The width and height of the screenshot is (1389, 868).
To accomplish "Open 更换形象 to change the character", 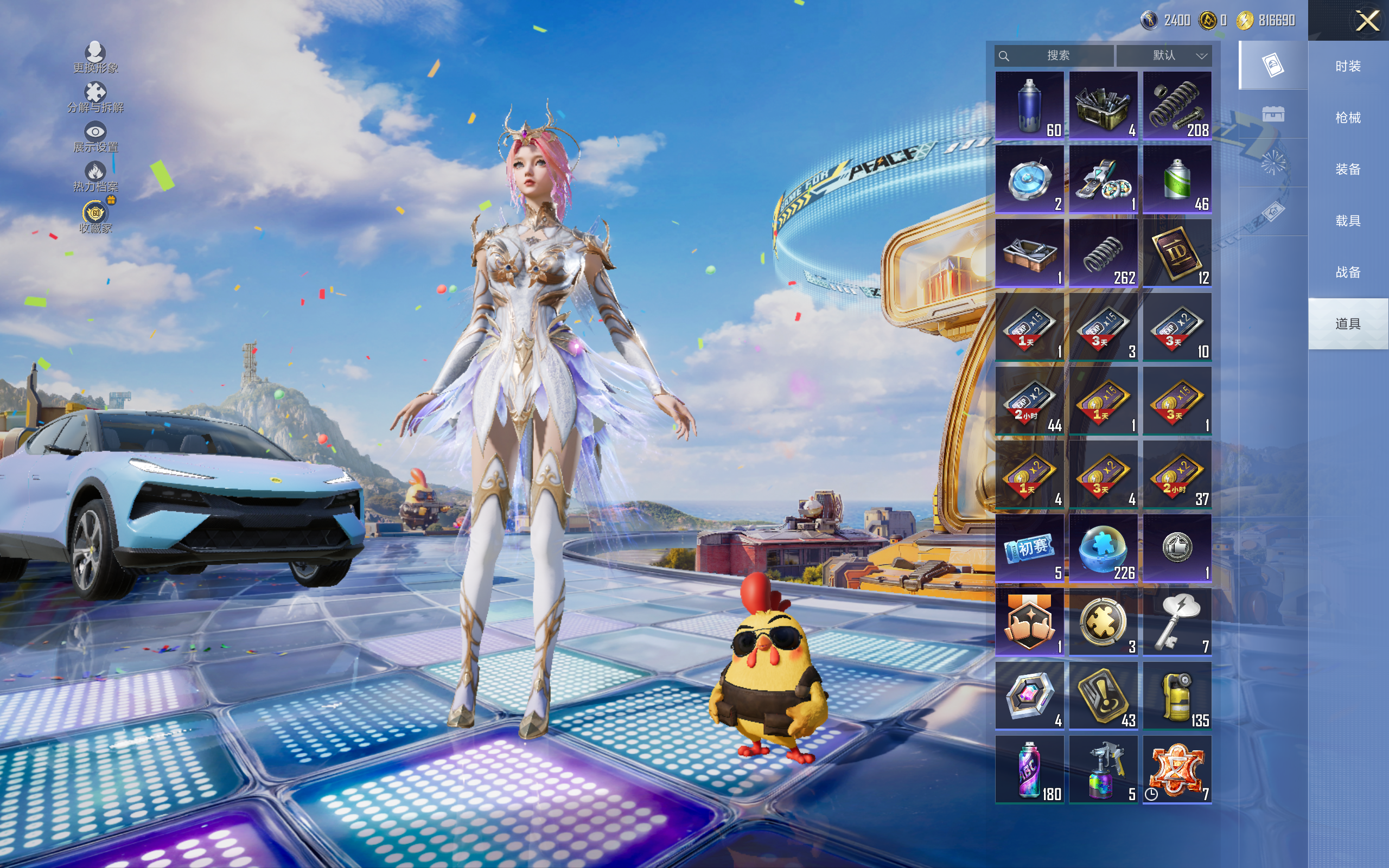I will 95,58.
